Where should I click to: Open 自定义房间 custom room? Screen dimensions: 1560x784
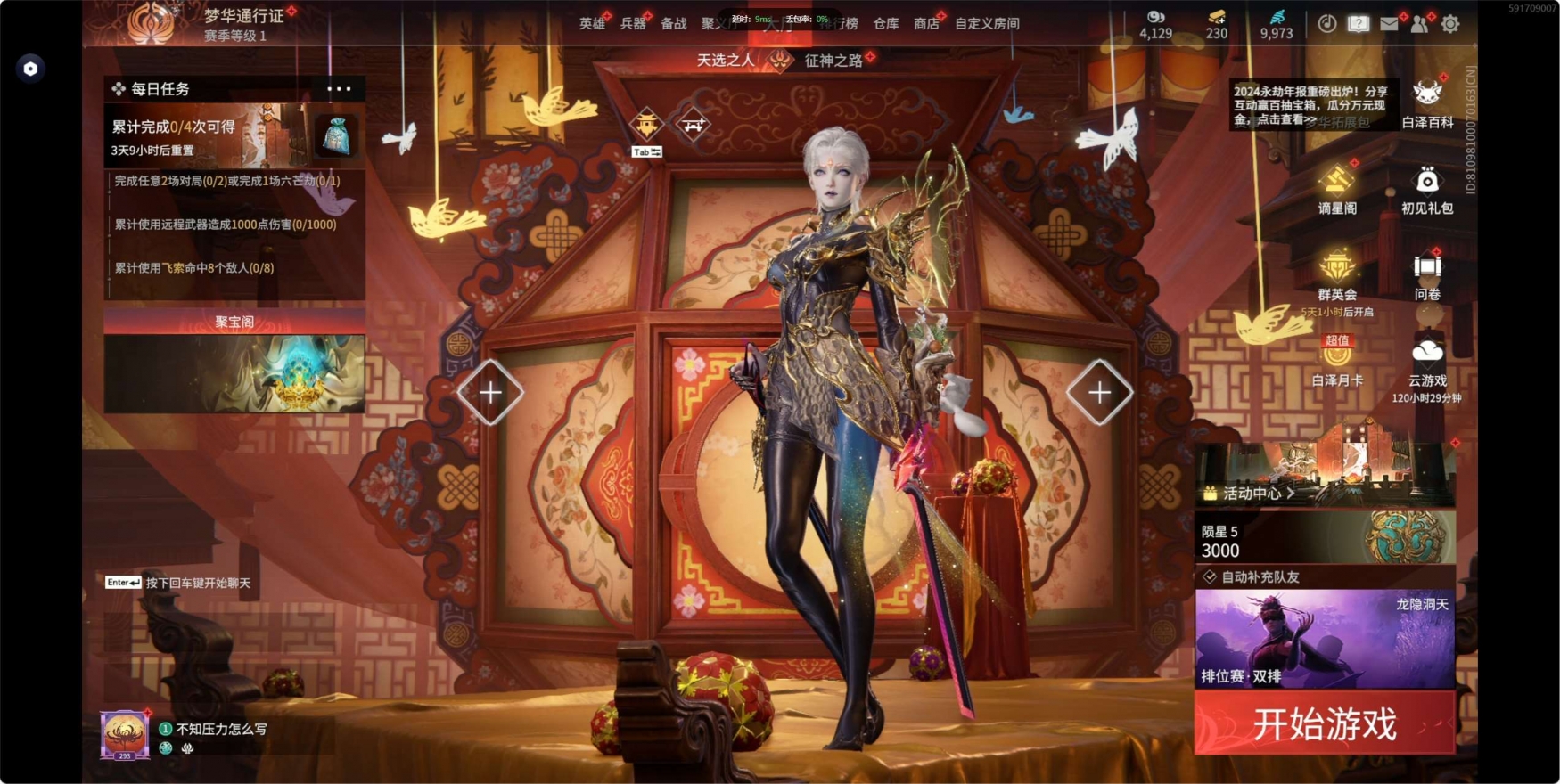987,24
